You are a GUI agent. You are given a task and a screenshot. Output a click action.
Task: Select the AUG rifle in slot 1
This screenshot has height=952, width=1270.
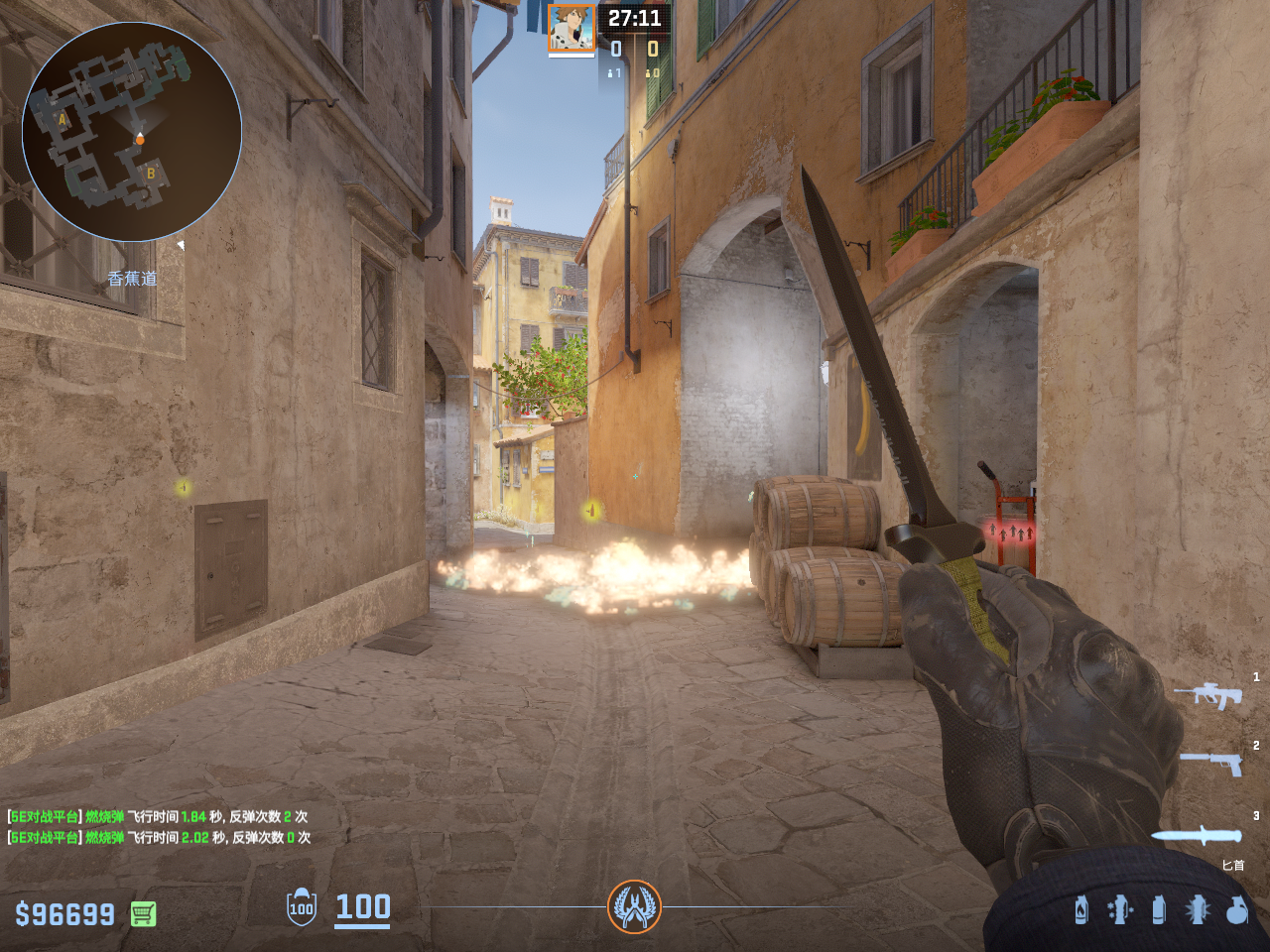point(1207,695)
